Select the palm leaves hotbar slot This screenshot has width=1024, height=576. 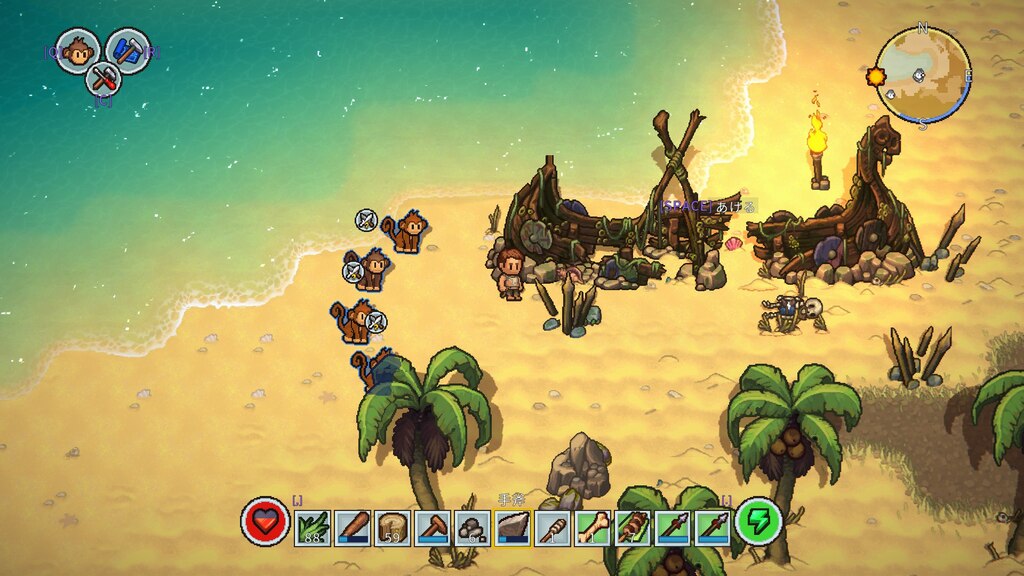[x=313, y=527]
